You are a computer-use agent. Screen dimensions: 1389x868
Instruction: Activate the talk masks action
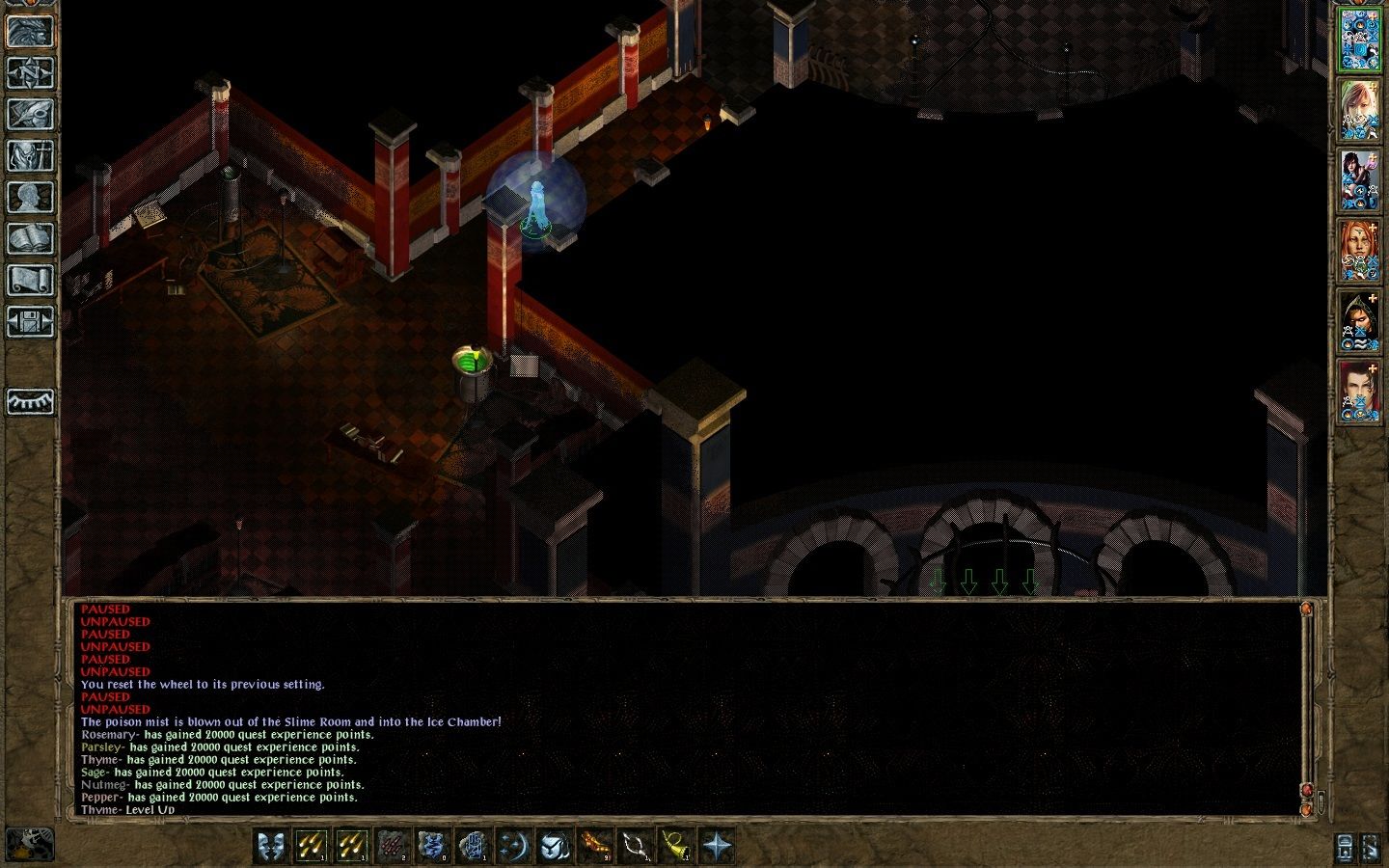pyautogui.click(x=272, y=846)
